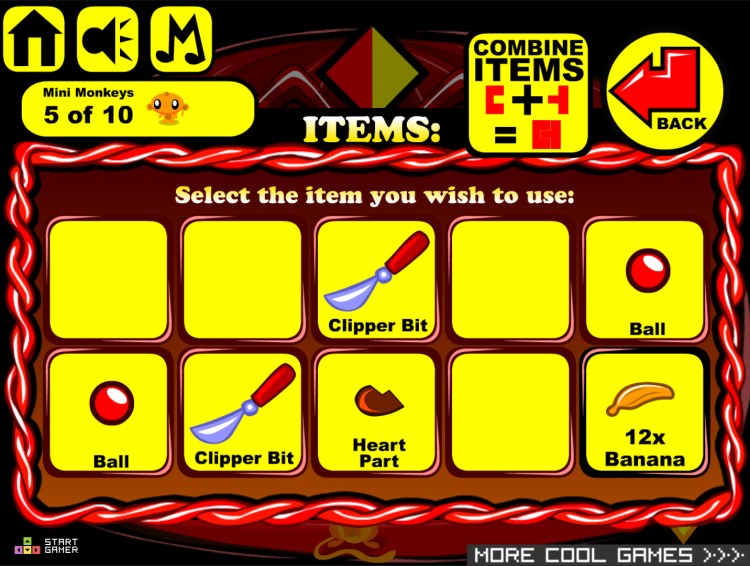750x566 pixels.
Task: Choose the 12x Banana slot
Action: pyautogui.click(x=645, y=413)
